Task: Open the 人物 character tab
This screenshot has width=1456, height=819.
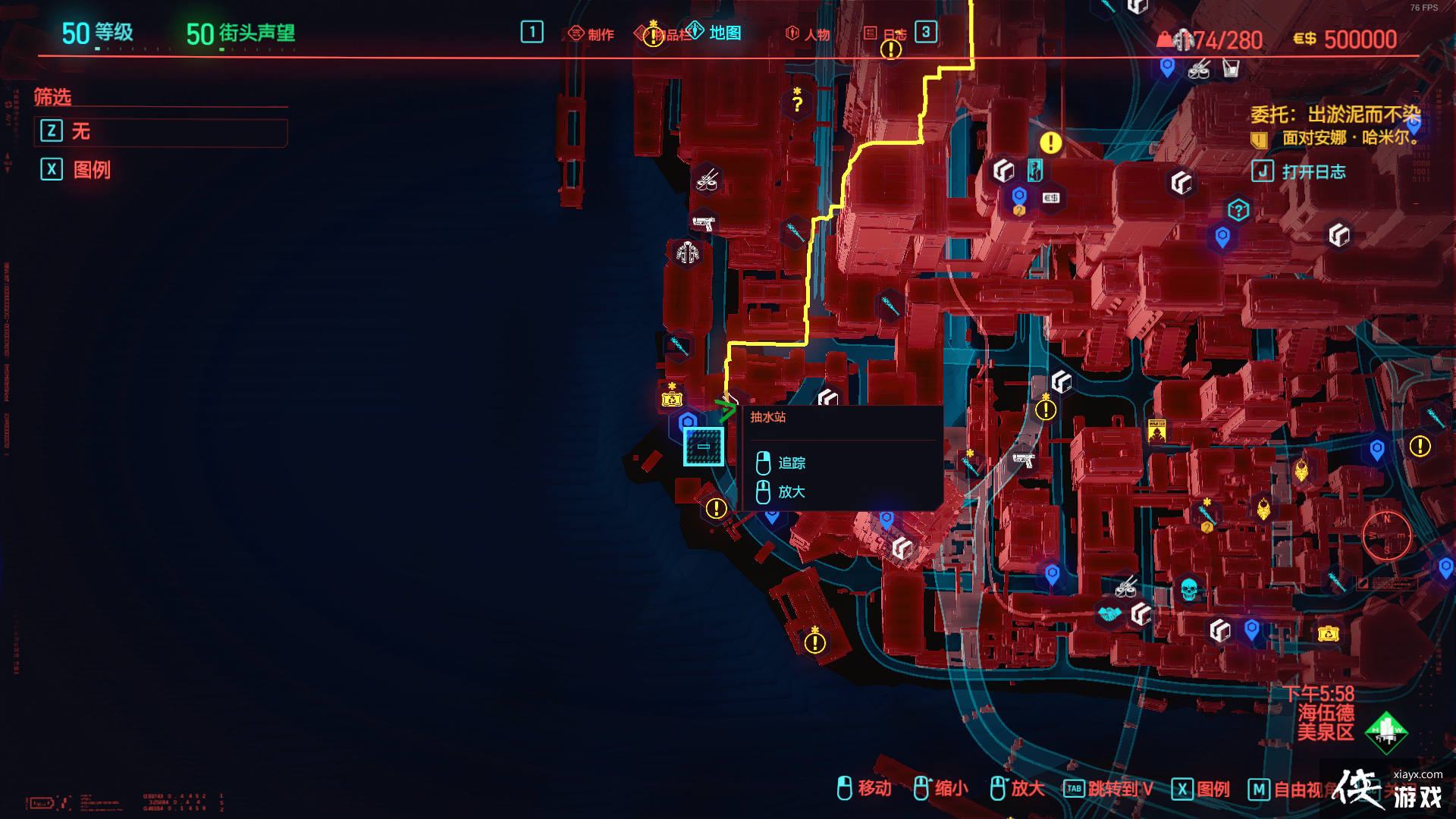Action: (x=808, y=34)
